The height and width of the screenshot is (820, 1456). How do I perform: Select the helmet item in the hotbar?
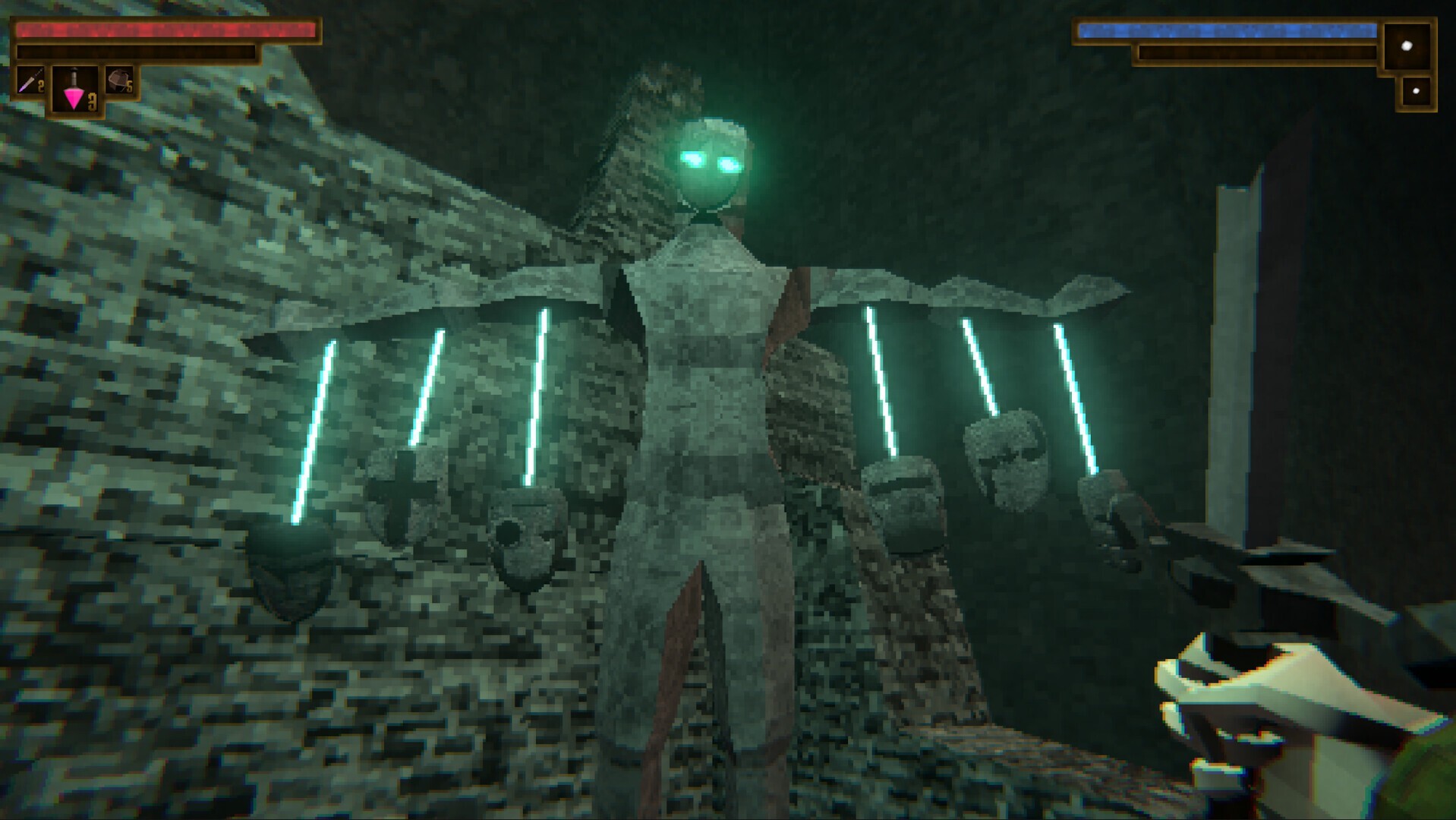[119, 78]
